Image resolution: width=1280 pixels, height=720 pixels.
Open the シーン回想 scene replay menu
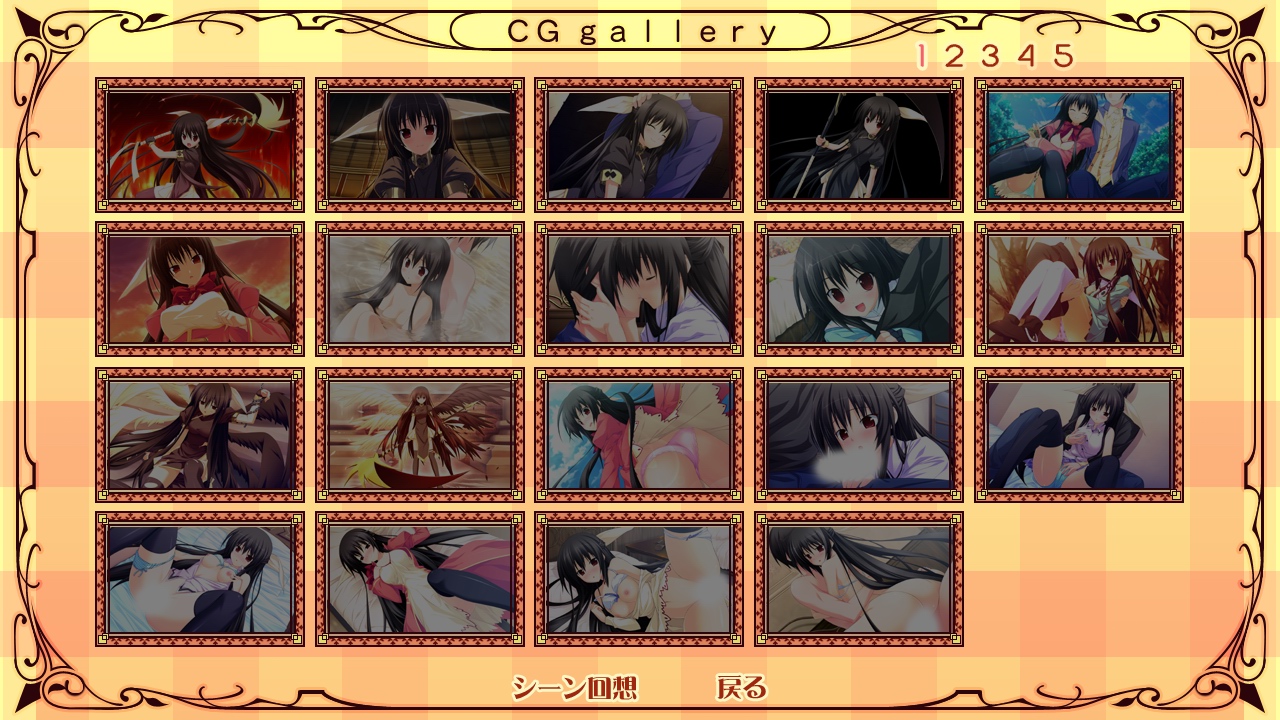coord(574,688)
